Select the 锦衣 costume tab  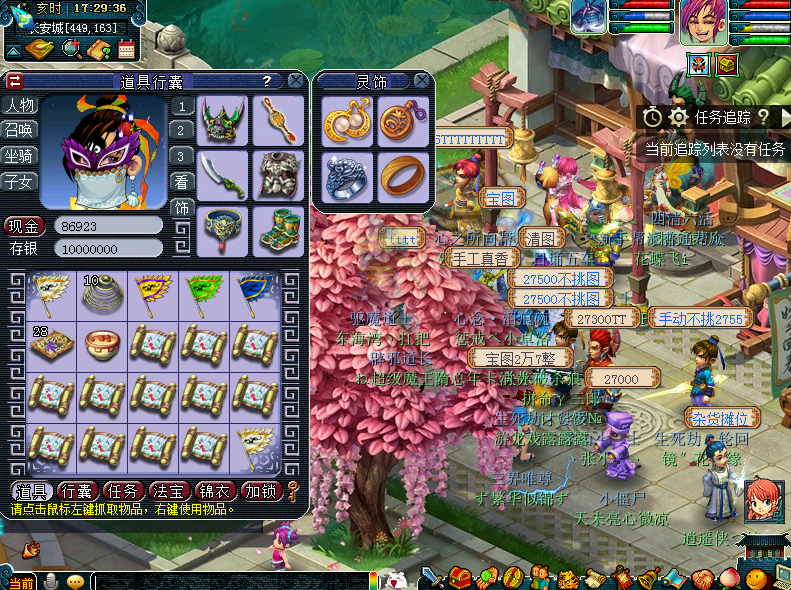[x=214, y=491]
